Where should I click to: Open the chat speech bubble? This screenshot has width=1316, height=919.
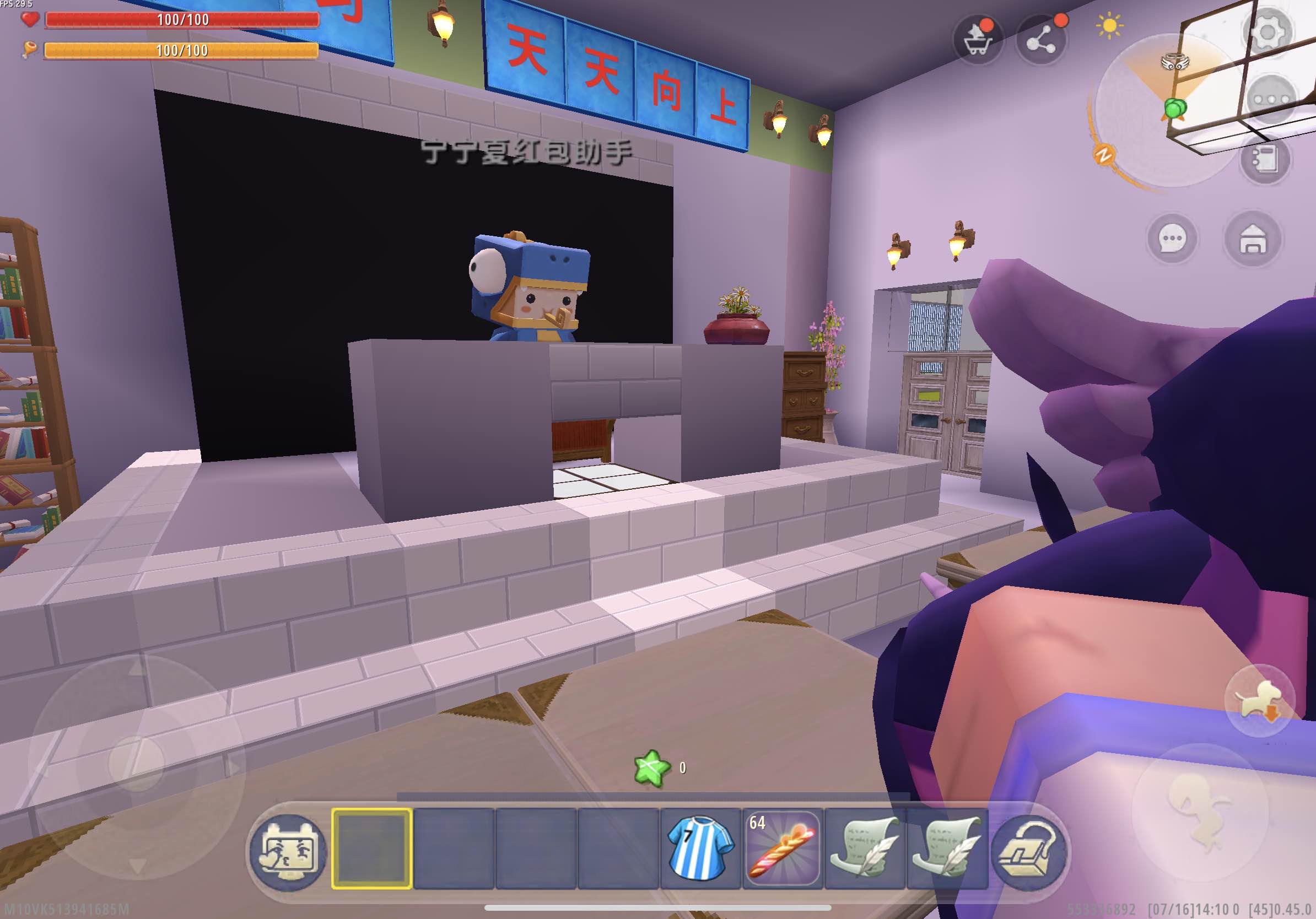coord(1172,239)
